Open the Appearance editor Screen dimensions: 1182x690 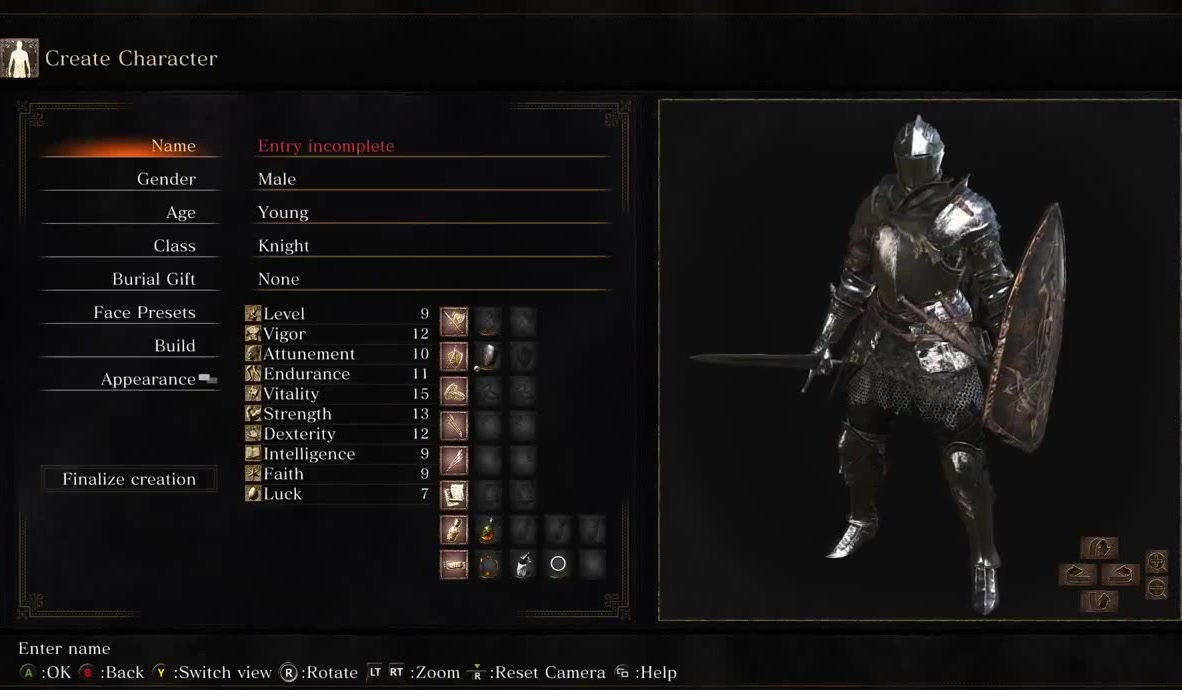point(148,380)
